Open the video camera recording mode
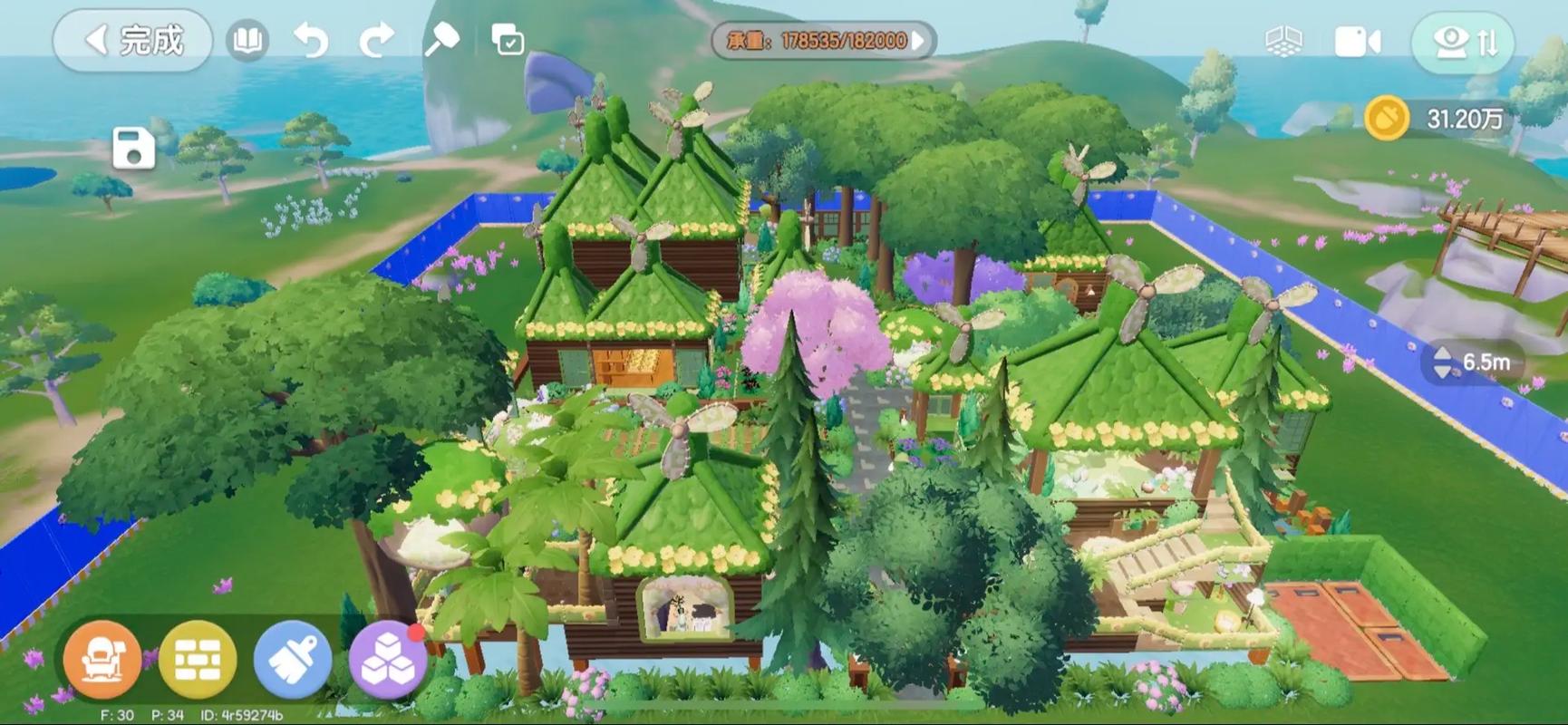The image size is (1568, 725). (1357, 42)
